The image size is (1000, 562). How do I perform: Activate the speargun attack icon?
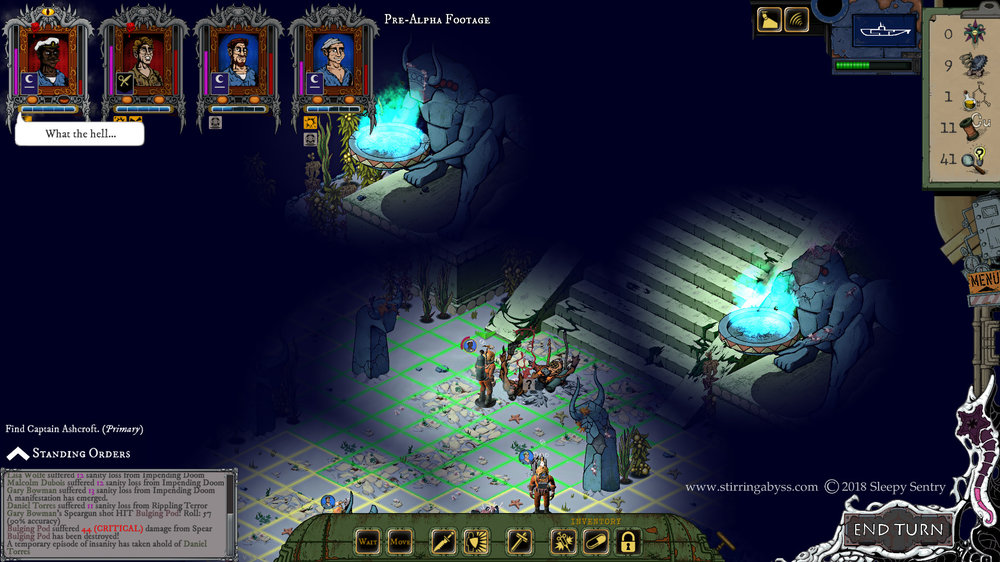pyautogui.click(x=443, y=541)
